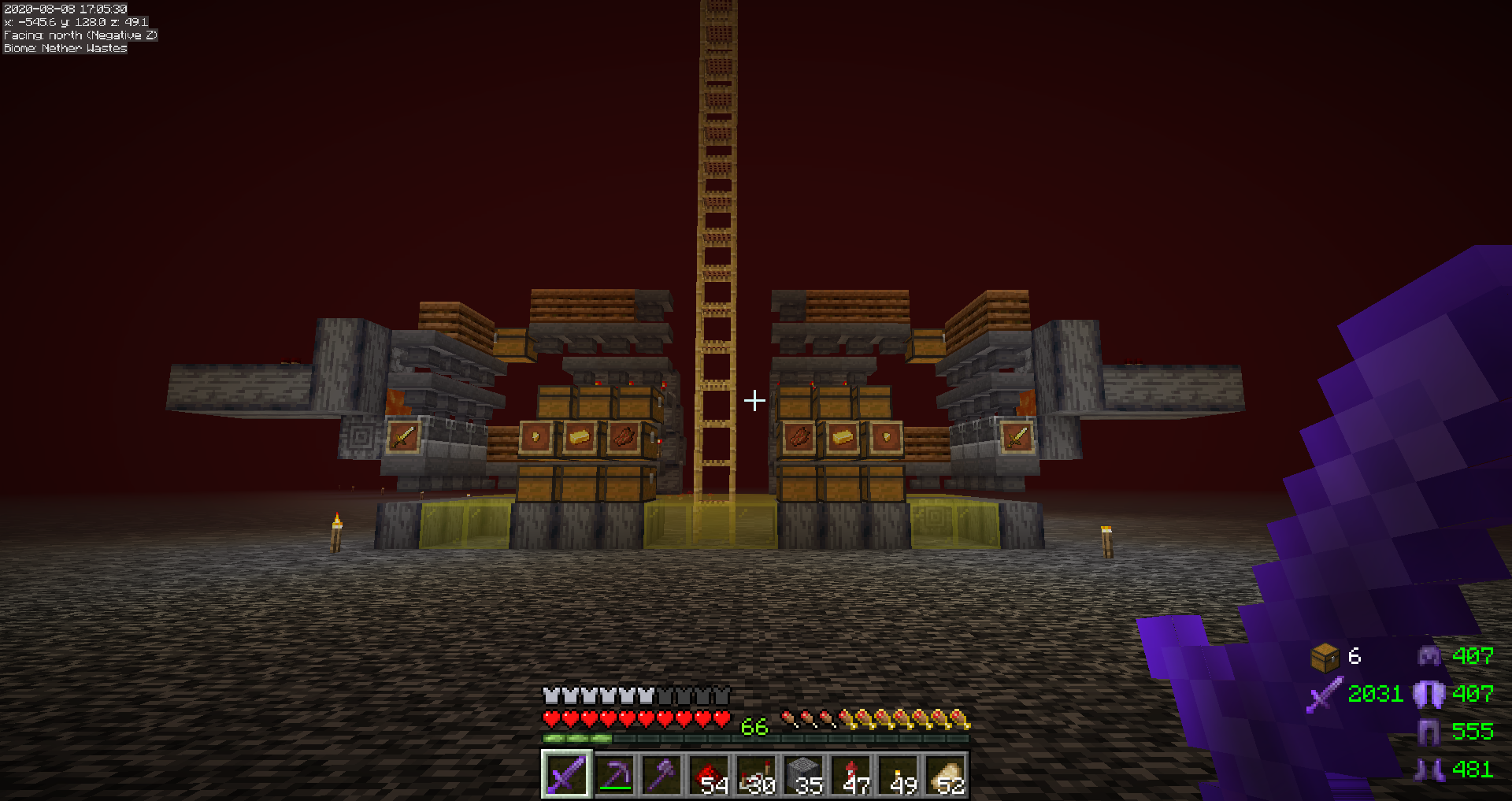Switch to the firework rocket stack of 47
1512x801 pixels.
click(850, 775)
